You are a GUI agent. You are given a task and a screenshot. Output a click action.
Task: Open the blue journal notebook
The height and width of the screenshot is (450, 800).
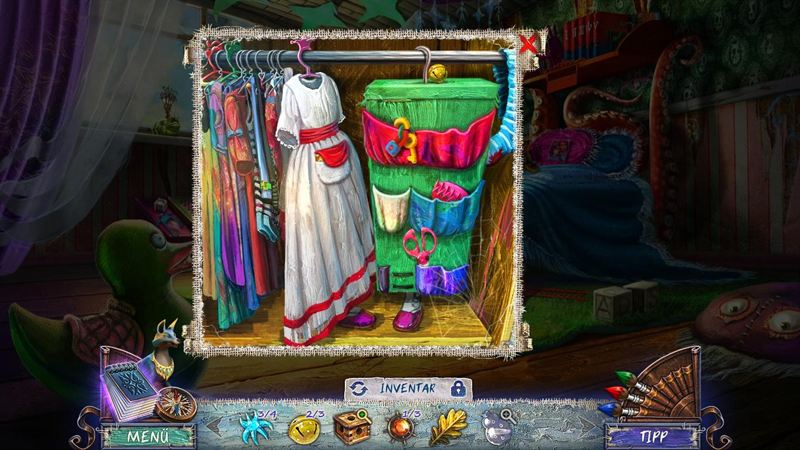click(x=128, y=386)
